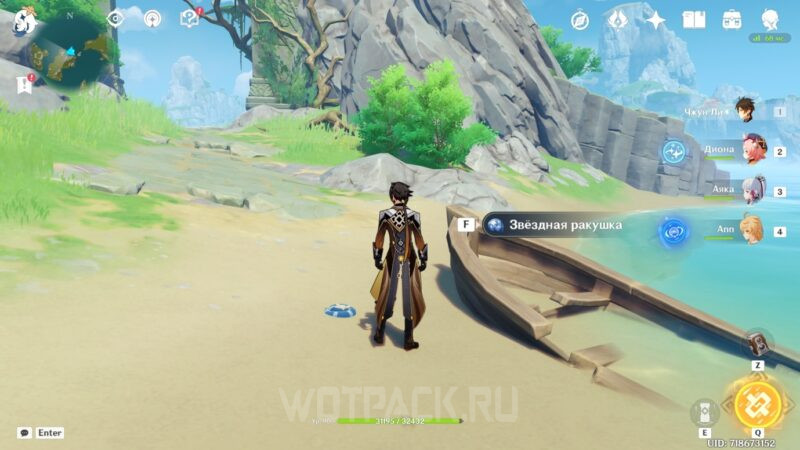Open the Paimon menu icon
800x450 pixels.
pos(22,22)
